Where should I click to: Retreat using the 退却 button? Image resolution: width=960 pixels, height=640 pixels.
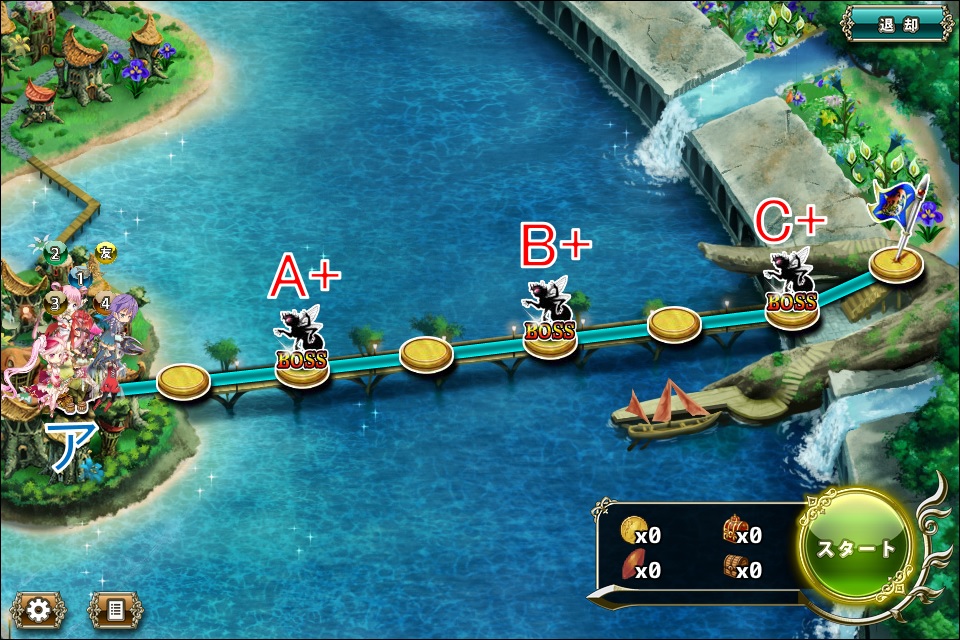tap(896, 24)
